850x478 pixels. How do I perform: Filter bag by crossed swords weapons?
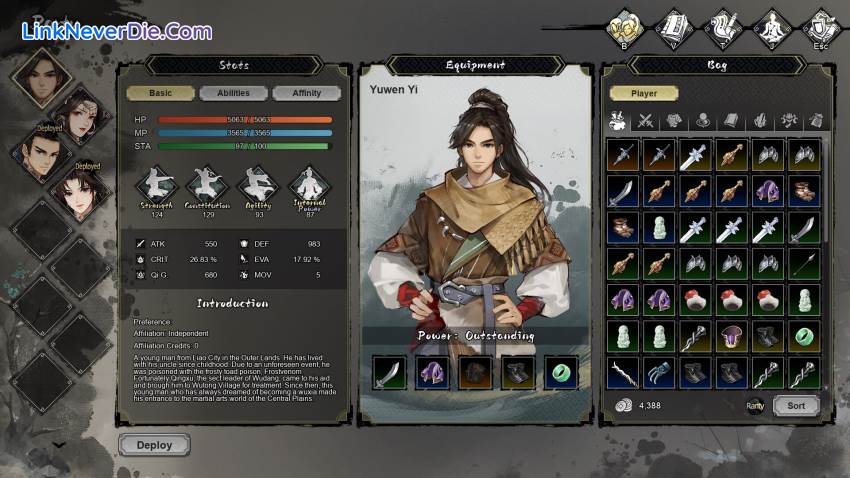(645, 121)
